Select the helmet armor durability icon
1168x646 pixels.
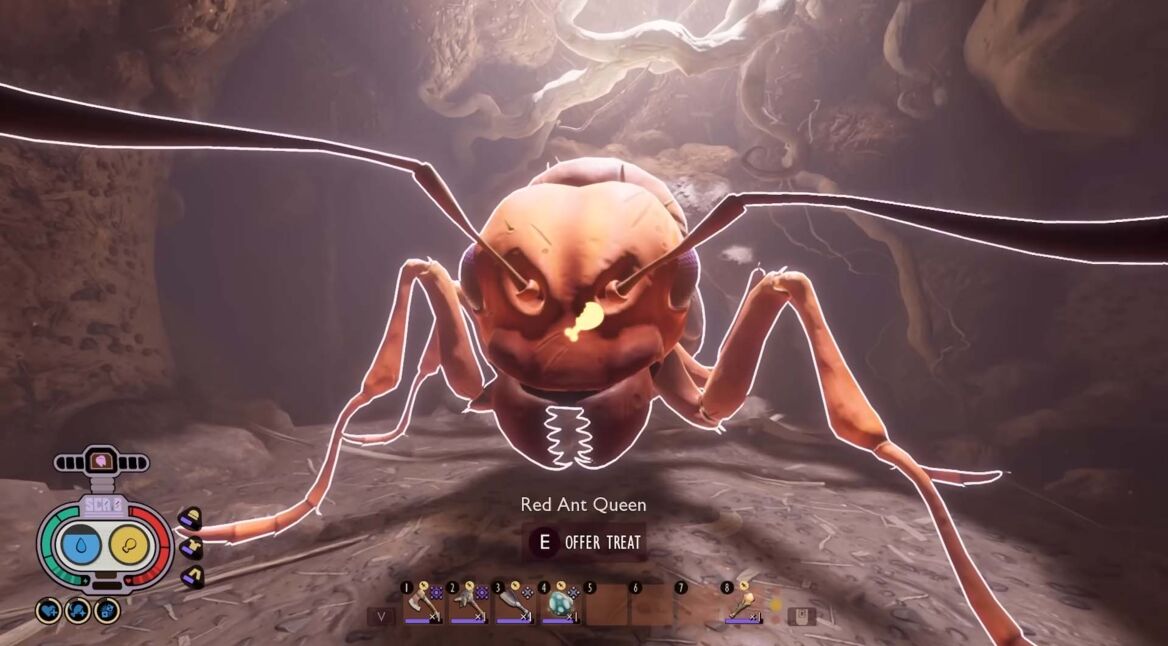(190, 518)
